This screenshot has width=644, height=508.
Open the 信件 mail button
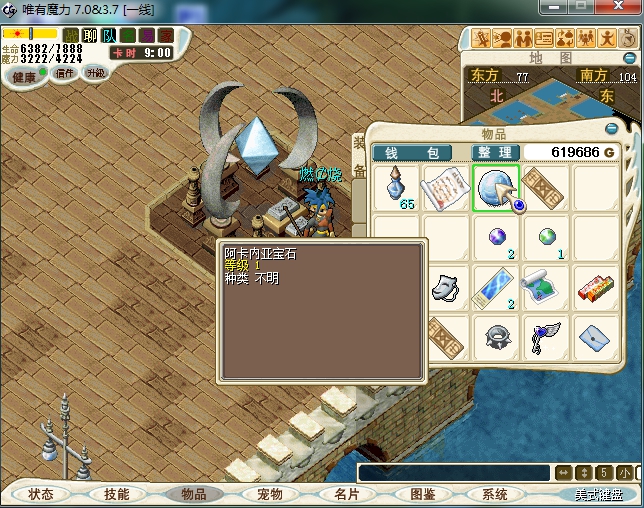click(x=64, y=74)
